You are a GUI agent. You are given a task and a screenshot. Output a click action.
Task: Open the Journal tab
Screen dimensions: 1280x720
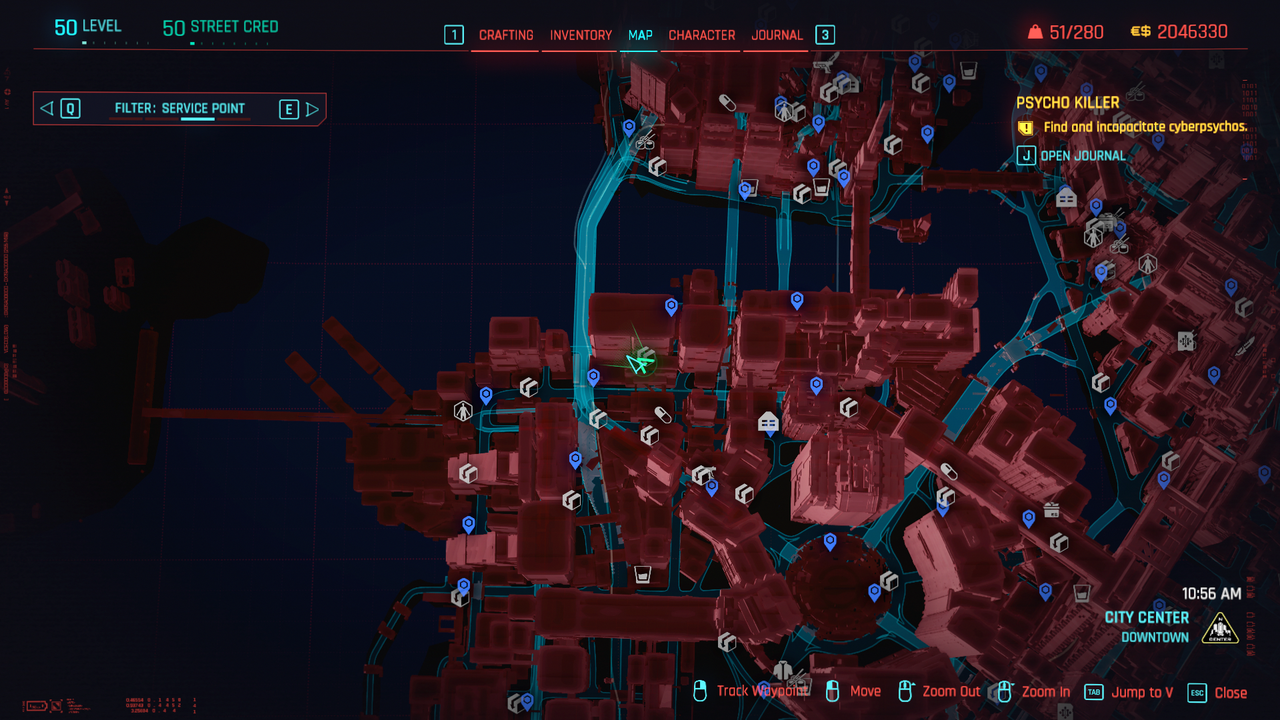777,35
